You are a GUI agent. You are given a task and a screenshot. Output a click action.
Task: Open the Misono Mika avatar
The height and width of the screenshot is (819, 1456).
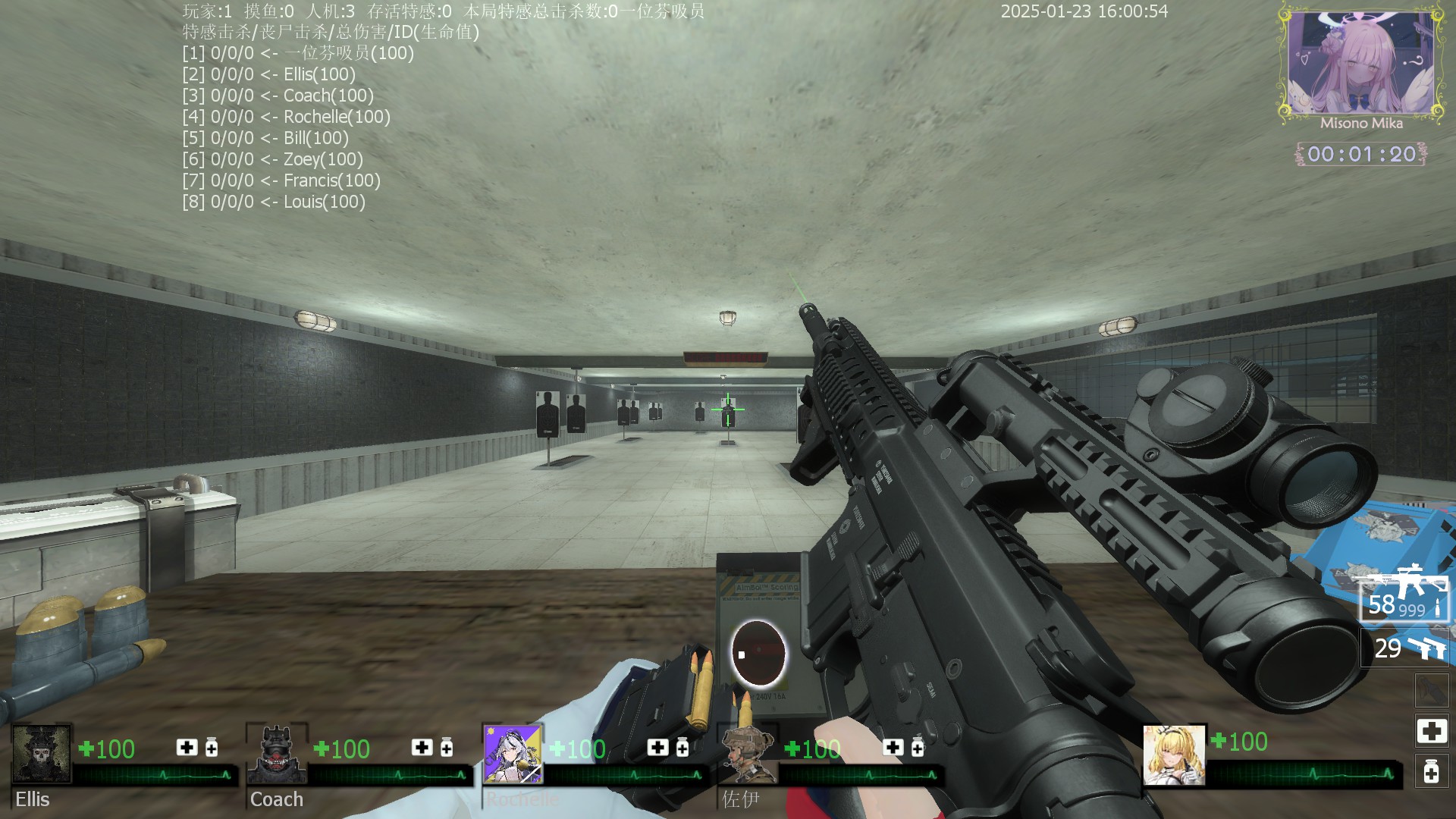tap(1361, 64)
